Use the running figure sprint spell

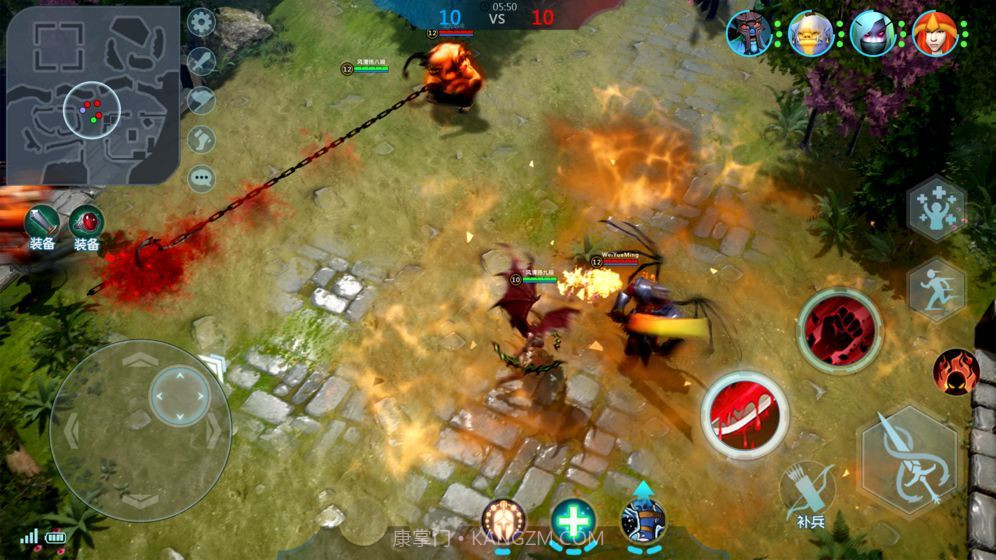pyautogui.click(x=936, y=290)
